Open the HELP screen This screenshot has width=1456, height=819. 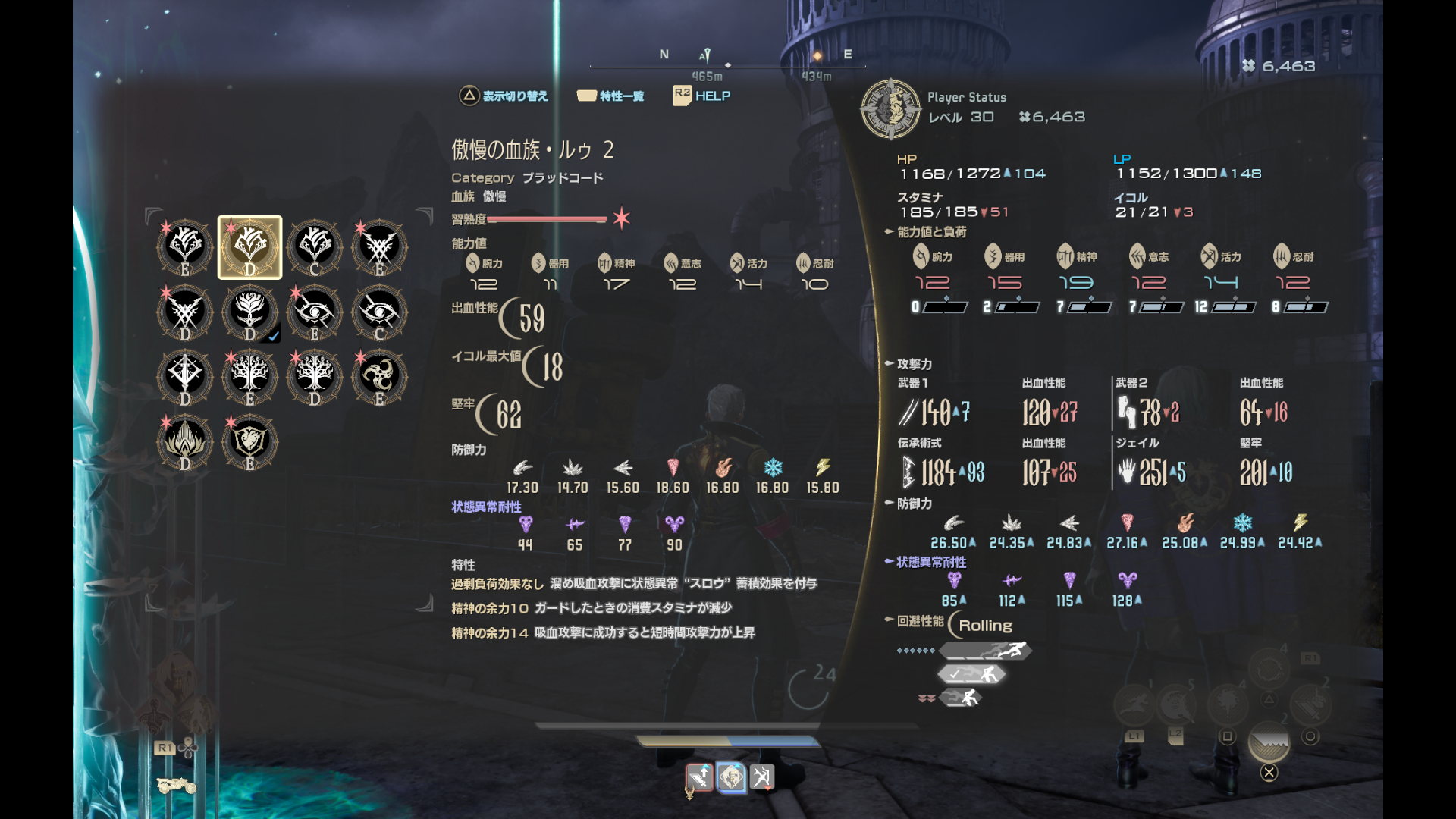point(702,96)
